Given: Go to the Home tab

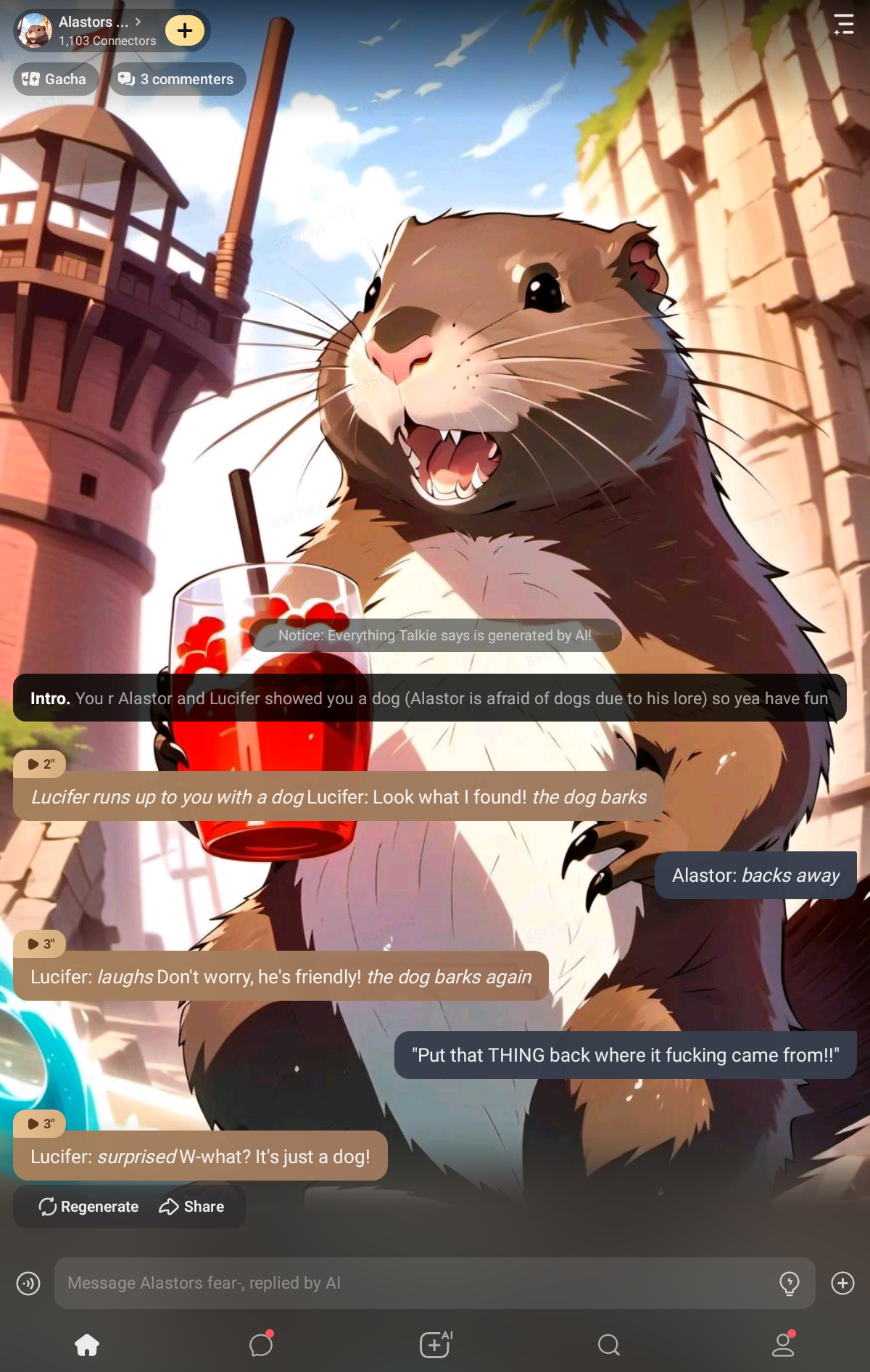Looking at the screenshot, I should pos(87,1345).
